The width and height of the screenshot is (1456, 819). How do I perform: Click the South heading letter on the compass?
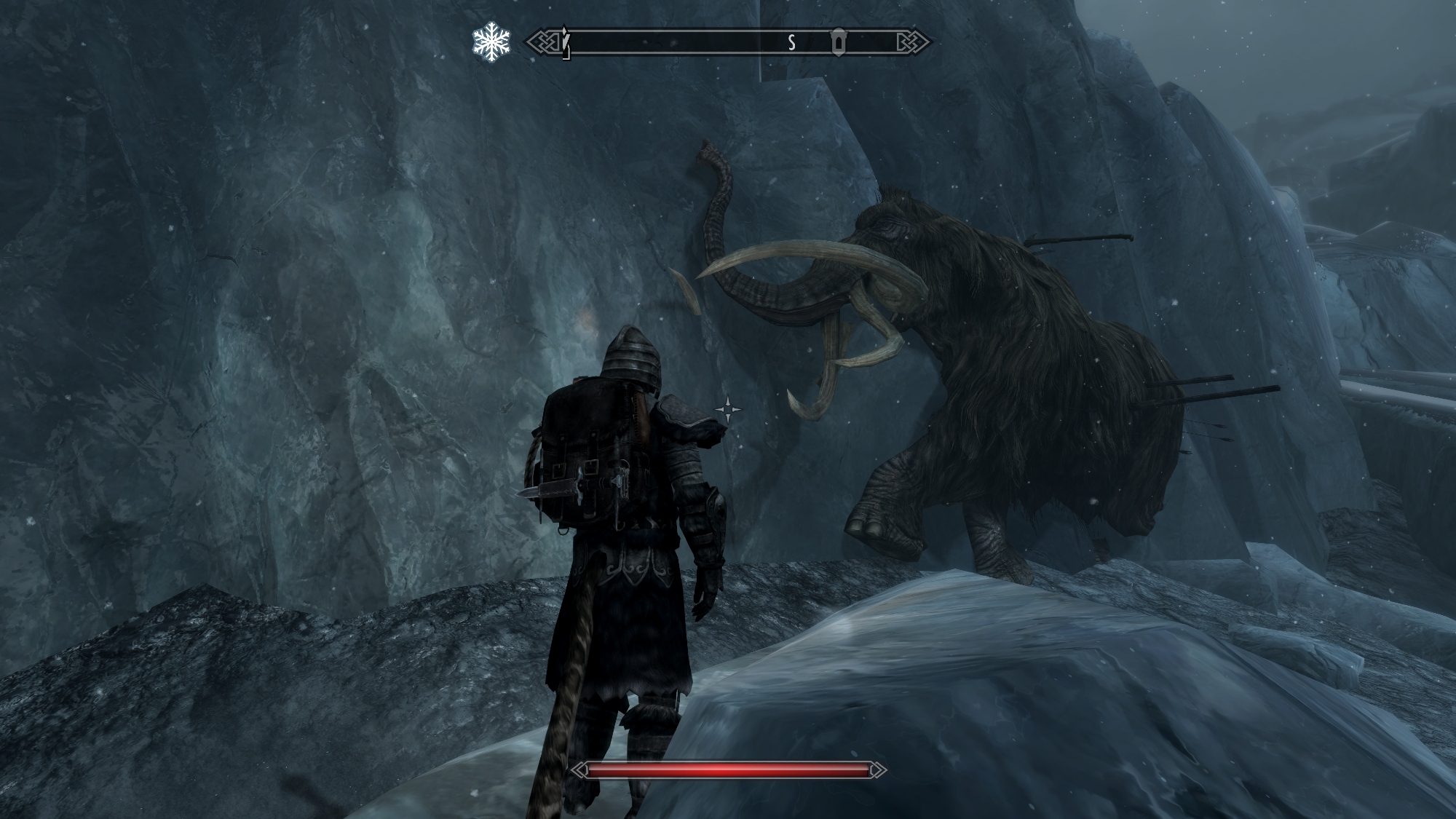pyautogui.click(x=791, y=43)
